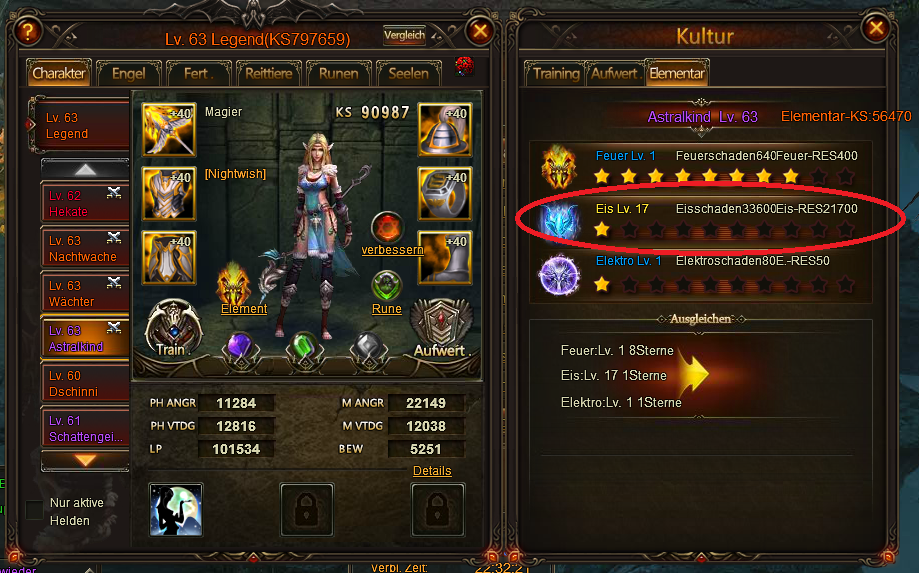The image size is (919, 573).
Task: Open the Aufwert. tab in Kultur
Action: [x=614, y=73]
